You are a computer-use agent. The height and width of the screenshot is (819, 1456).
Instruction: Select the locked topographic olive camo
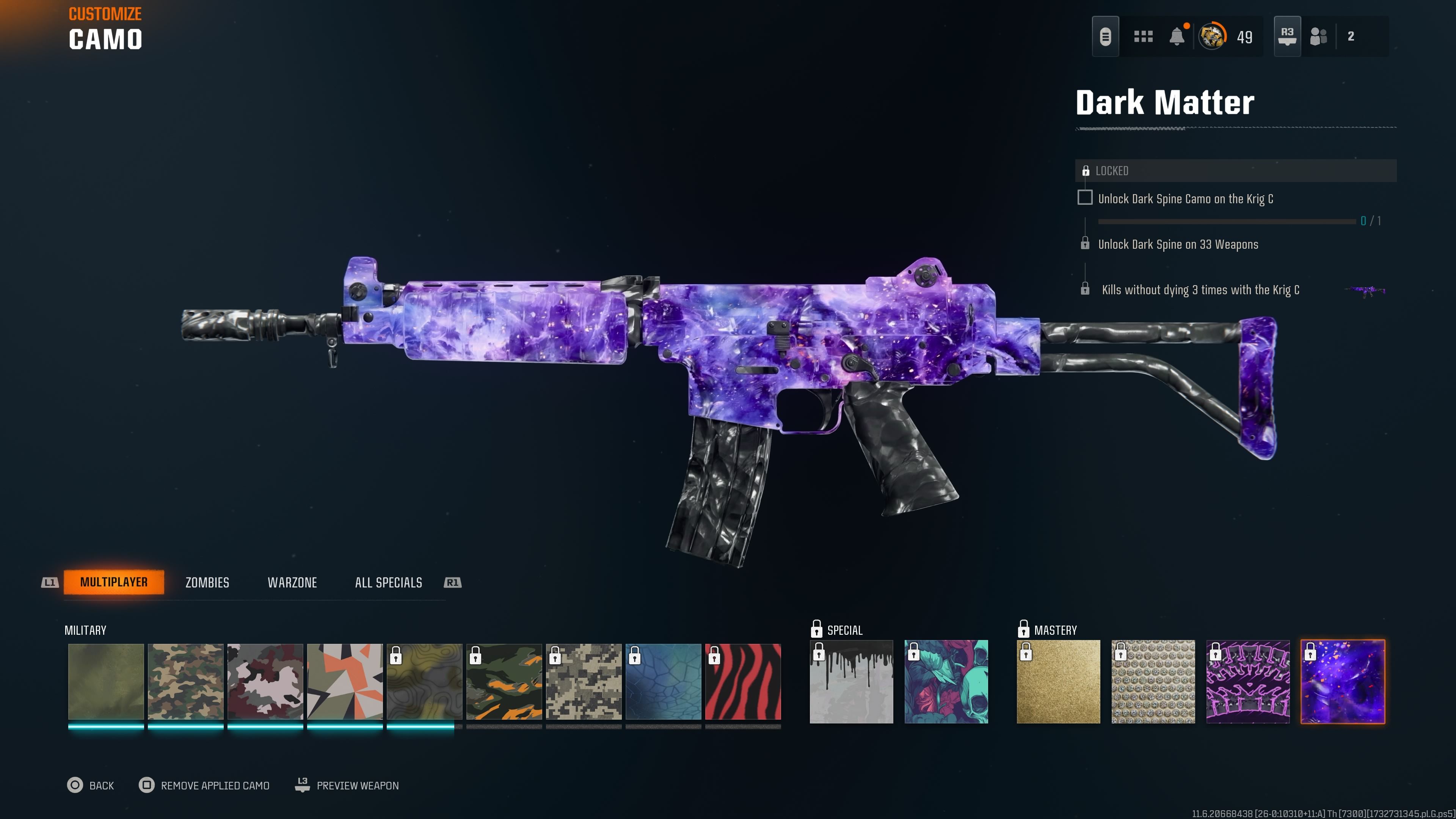pyautogui.click(x=425, y=682)
